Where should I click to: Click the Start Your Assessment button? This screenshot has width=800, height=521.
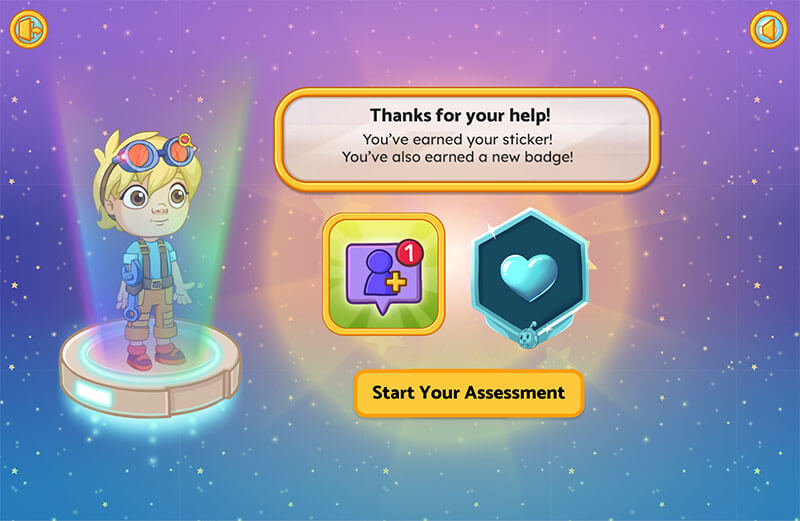468,393
